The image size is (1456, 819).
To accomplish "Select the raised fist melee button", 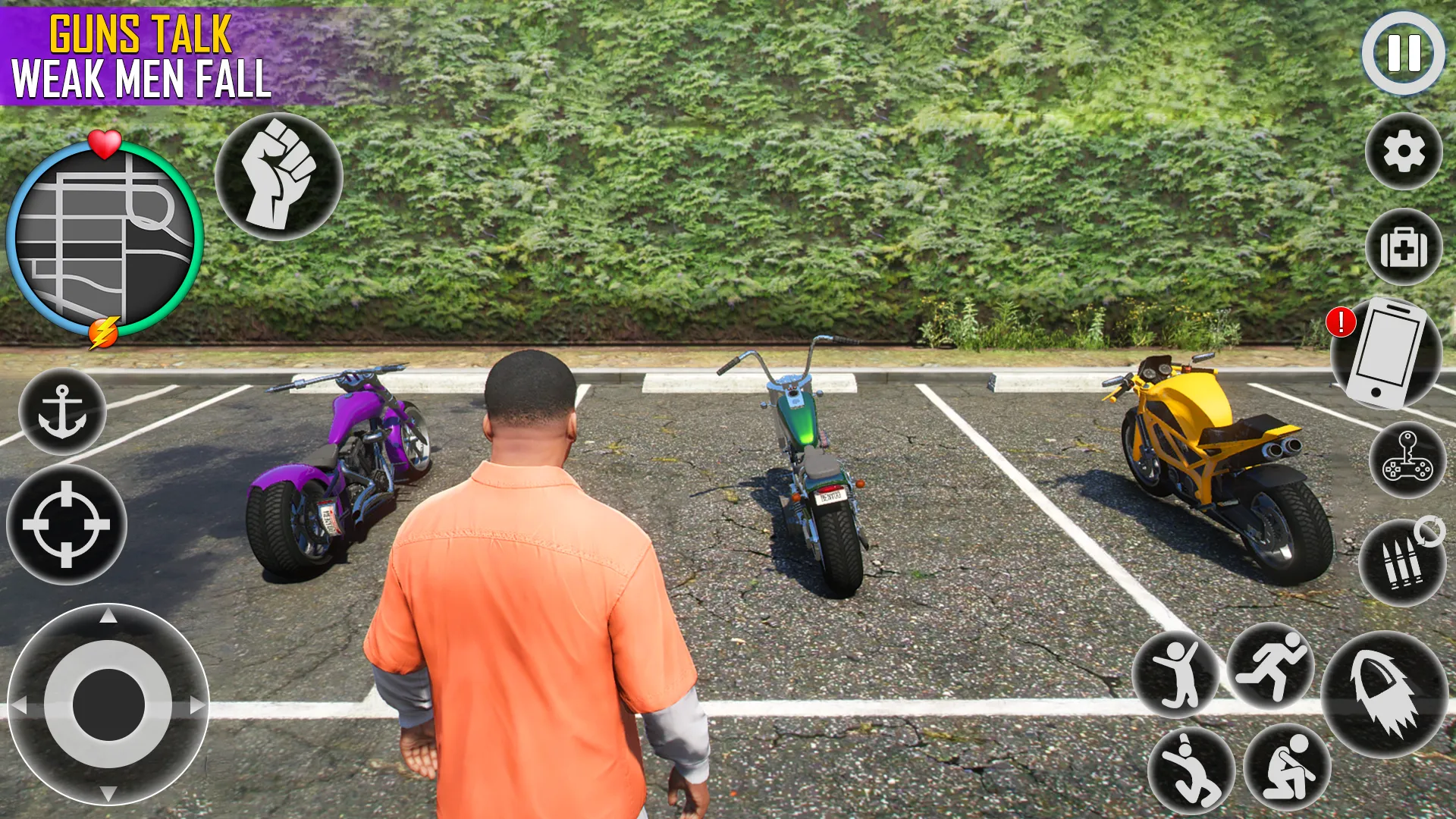I will point(279,177).
